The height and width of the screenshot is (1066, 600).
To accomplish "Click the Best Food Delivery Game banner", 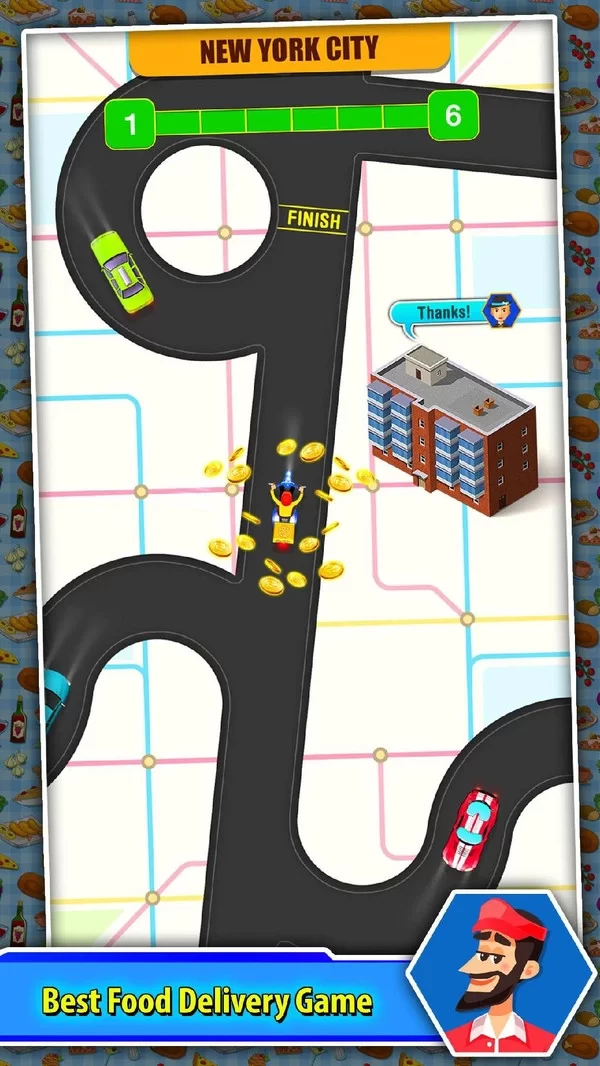I will click(207, 1001).
